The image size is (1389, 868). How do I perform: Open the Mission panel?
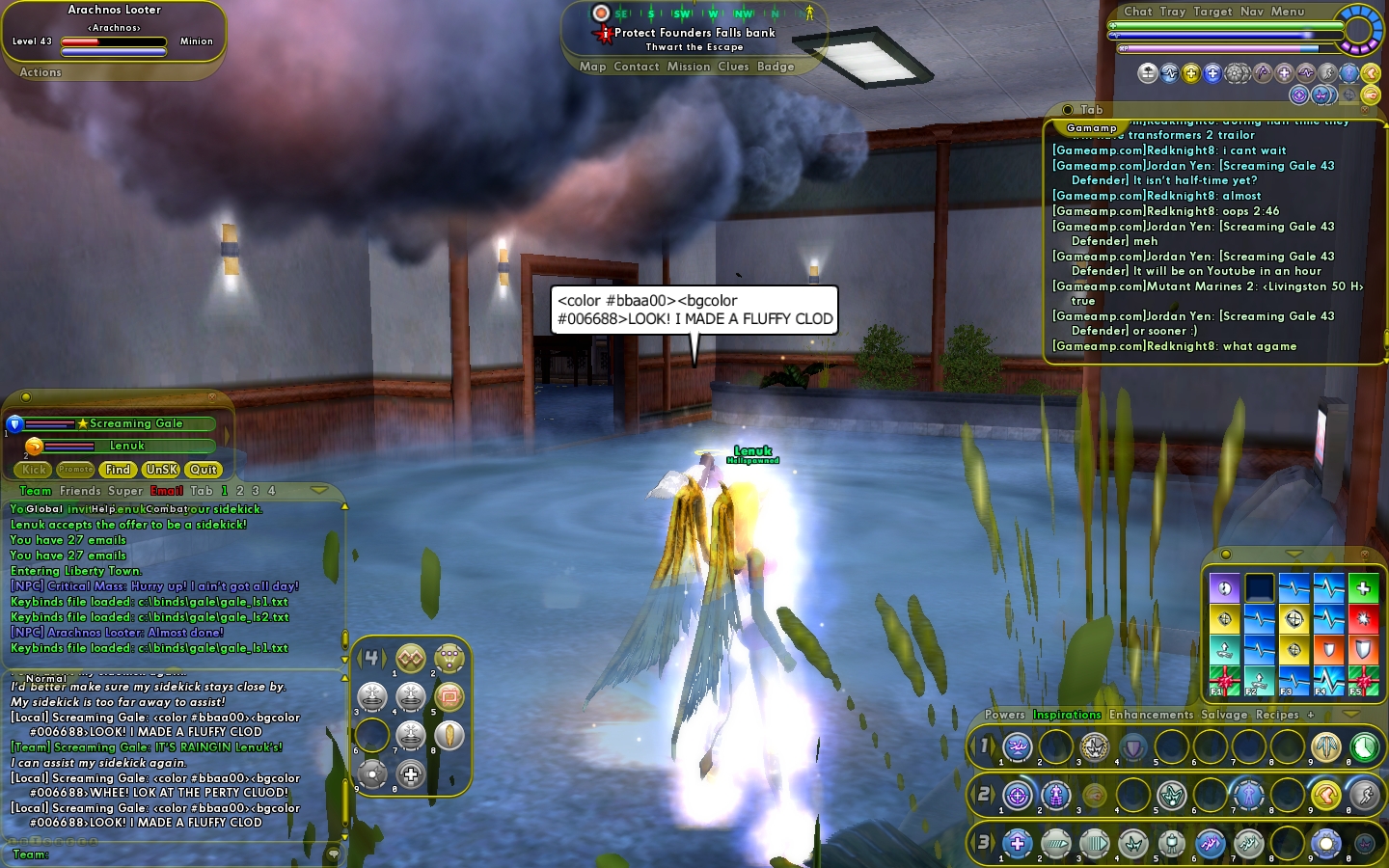tap(688, 67)
